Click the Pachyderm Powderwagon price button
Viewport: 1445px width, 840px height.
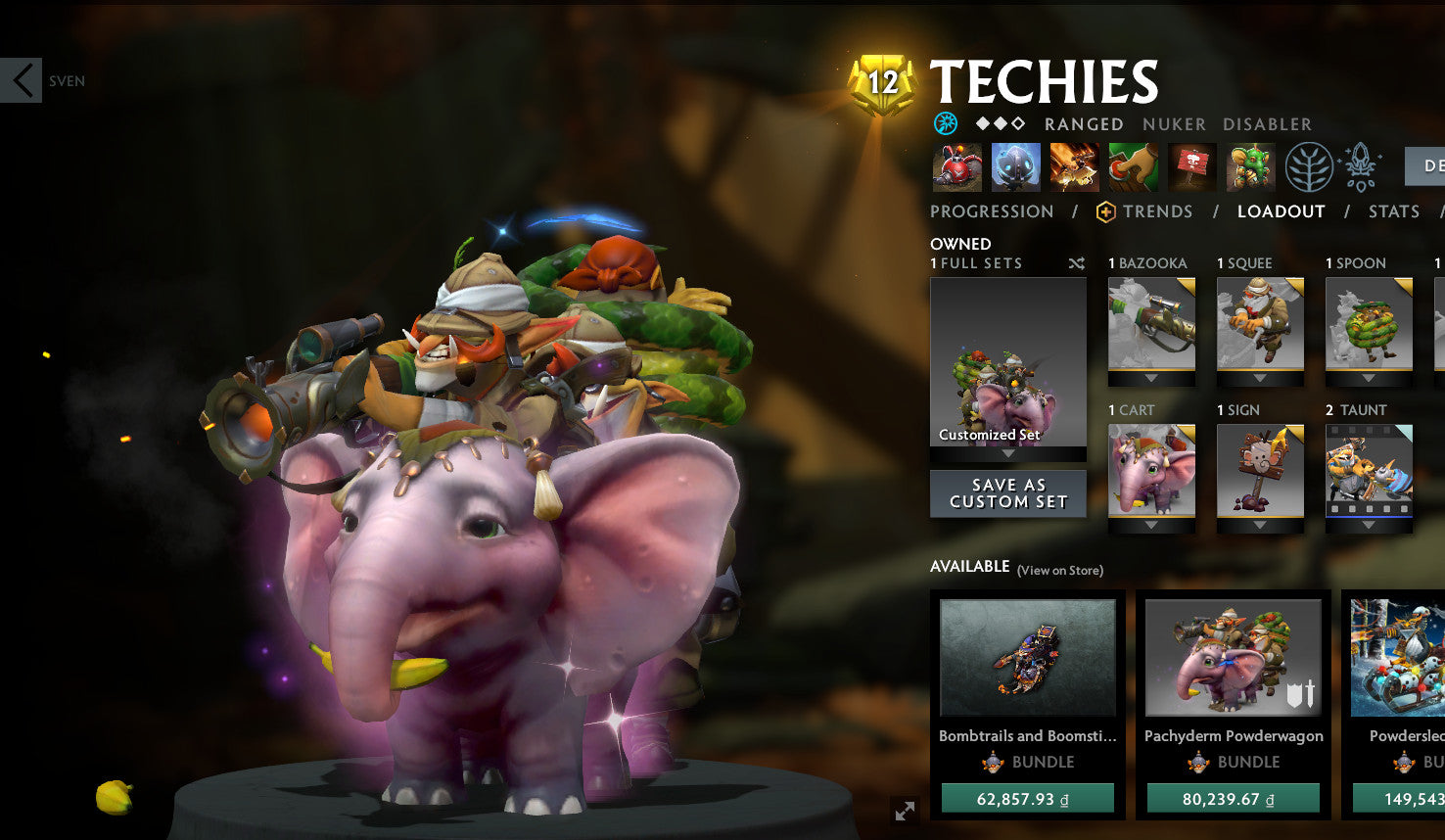pos(1233,799)
